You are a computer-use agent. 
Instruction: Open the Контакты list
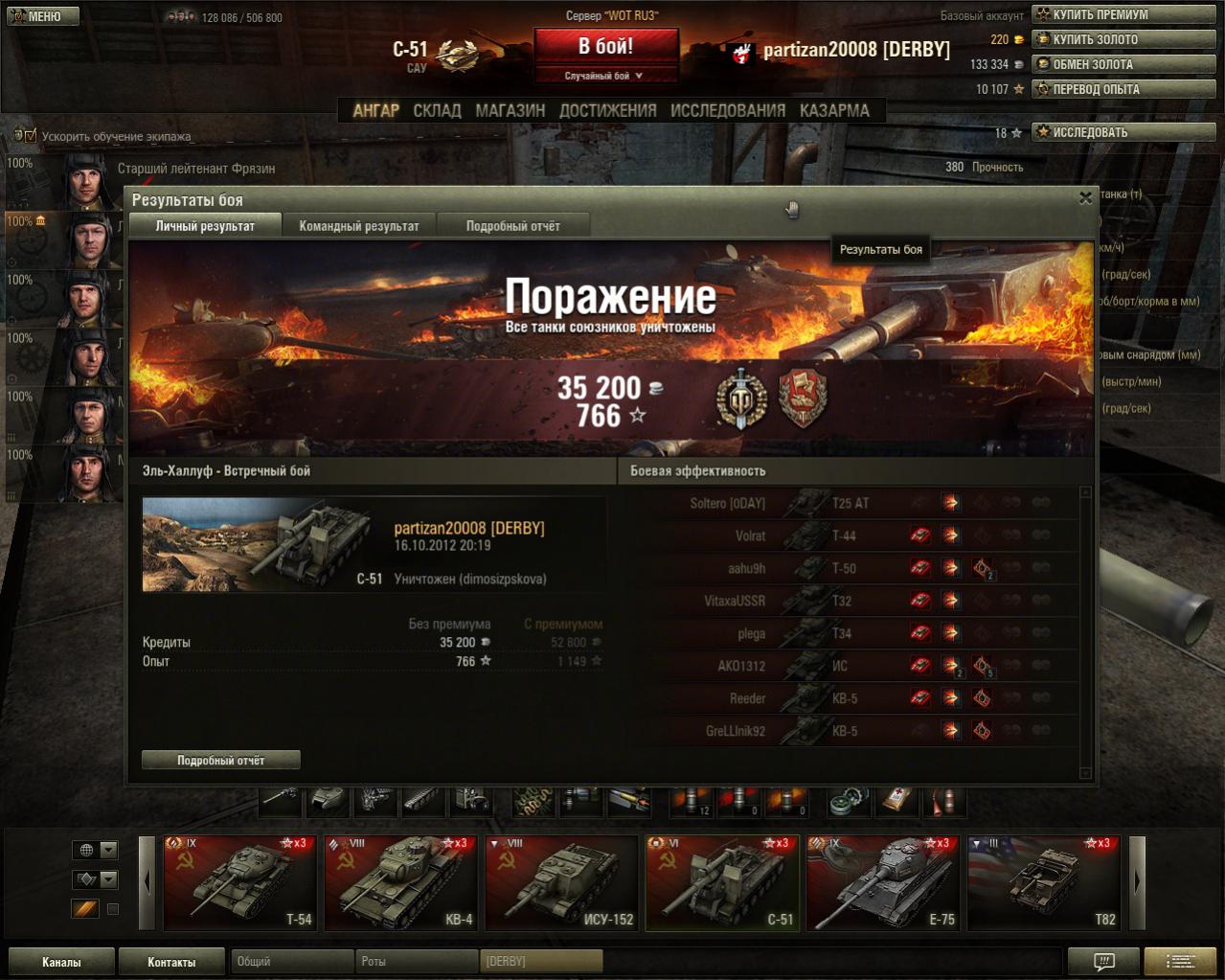coord(171,962)
